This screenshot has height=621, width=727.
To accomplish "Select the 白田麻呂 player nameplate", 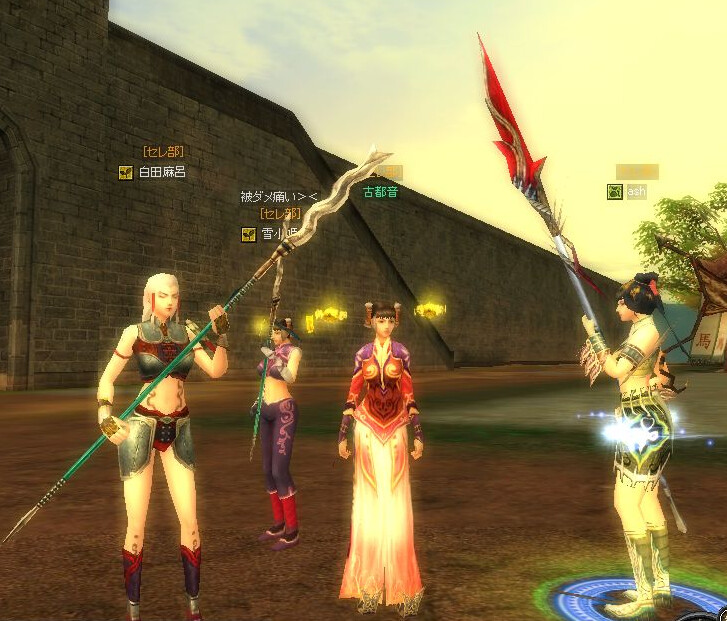I will tap(161, 172).
